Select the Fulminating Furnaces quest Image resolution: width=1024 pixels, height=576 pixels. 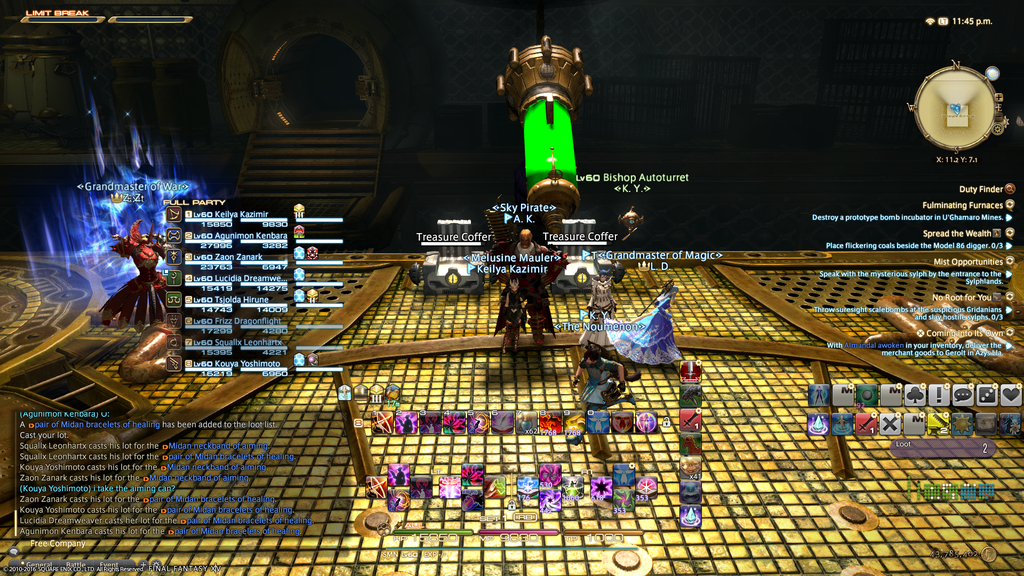click(963, 205)
